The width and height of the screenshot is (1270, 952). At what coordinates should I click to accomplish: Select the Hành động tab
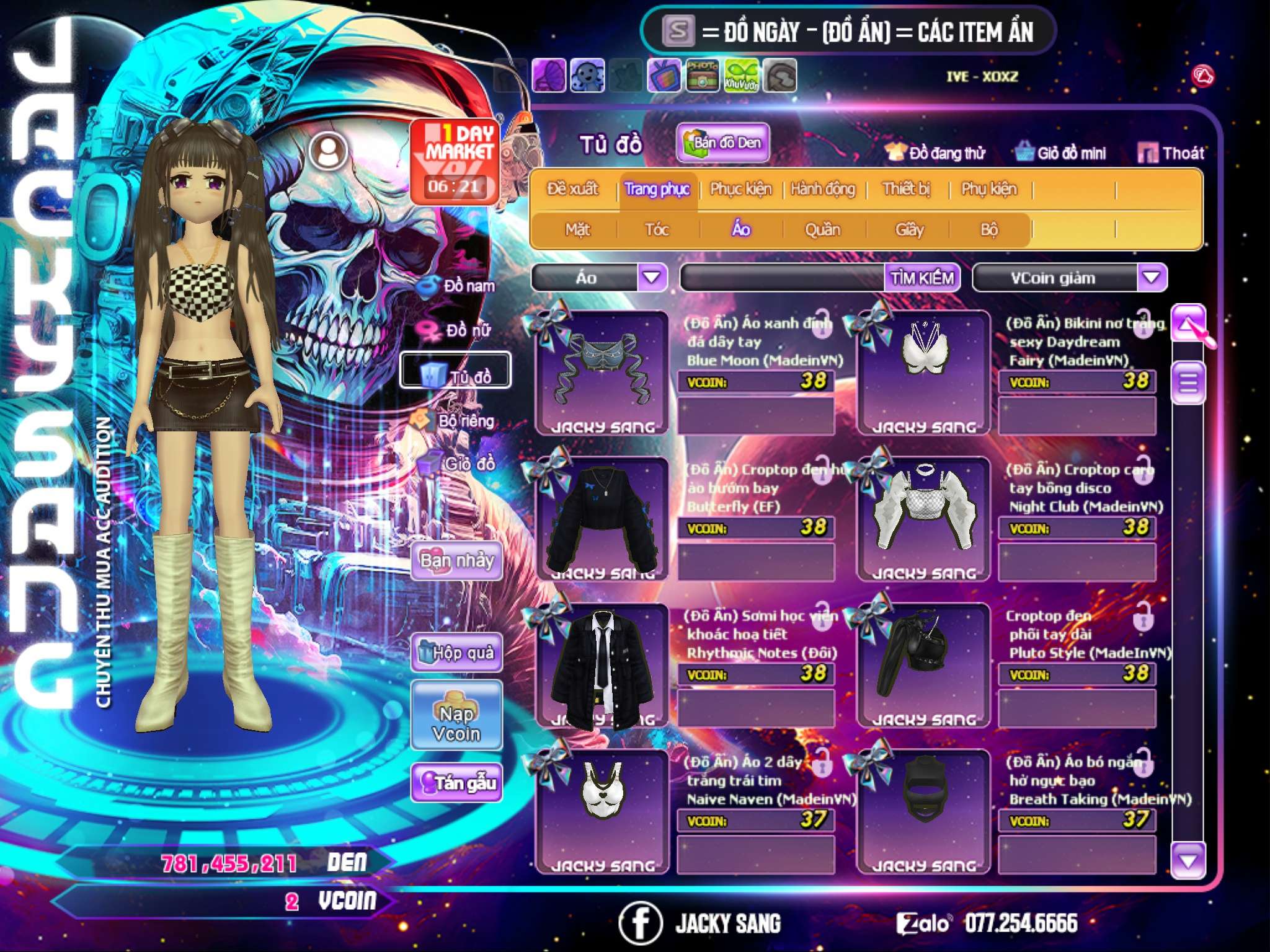click(x=823, y=189)
